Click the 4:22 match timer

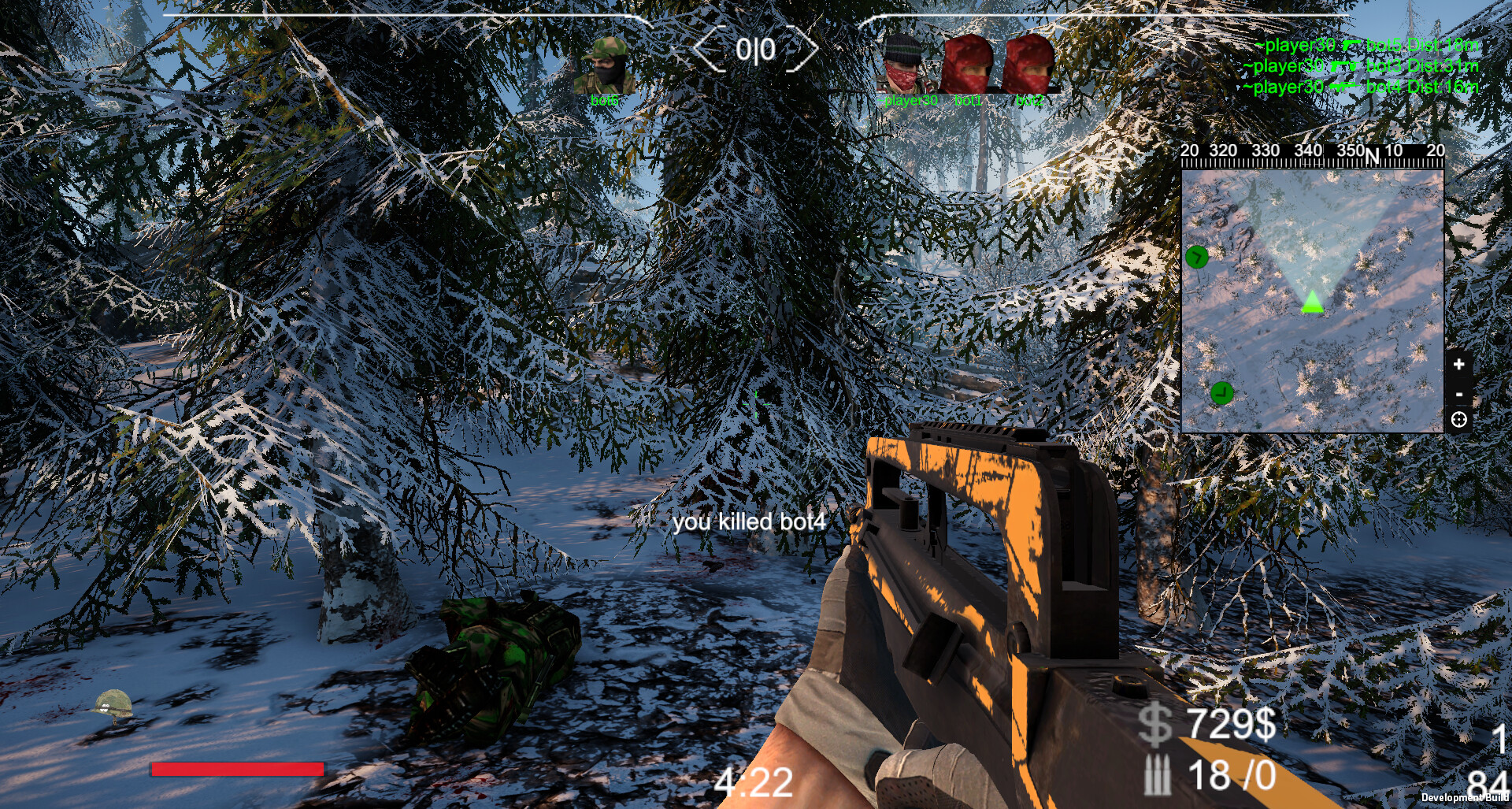pyautogui.click(x=753, y=783)
